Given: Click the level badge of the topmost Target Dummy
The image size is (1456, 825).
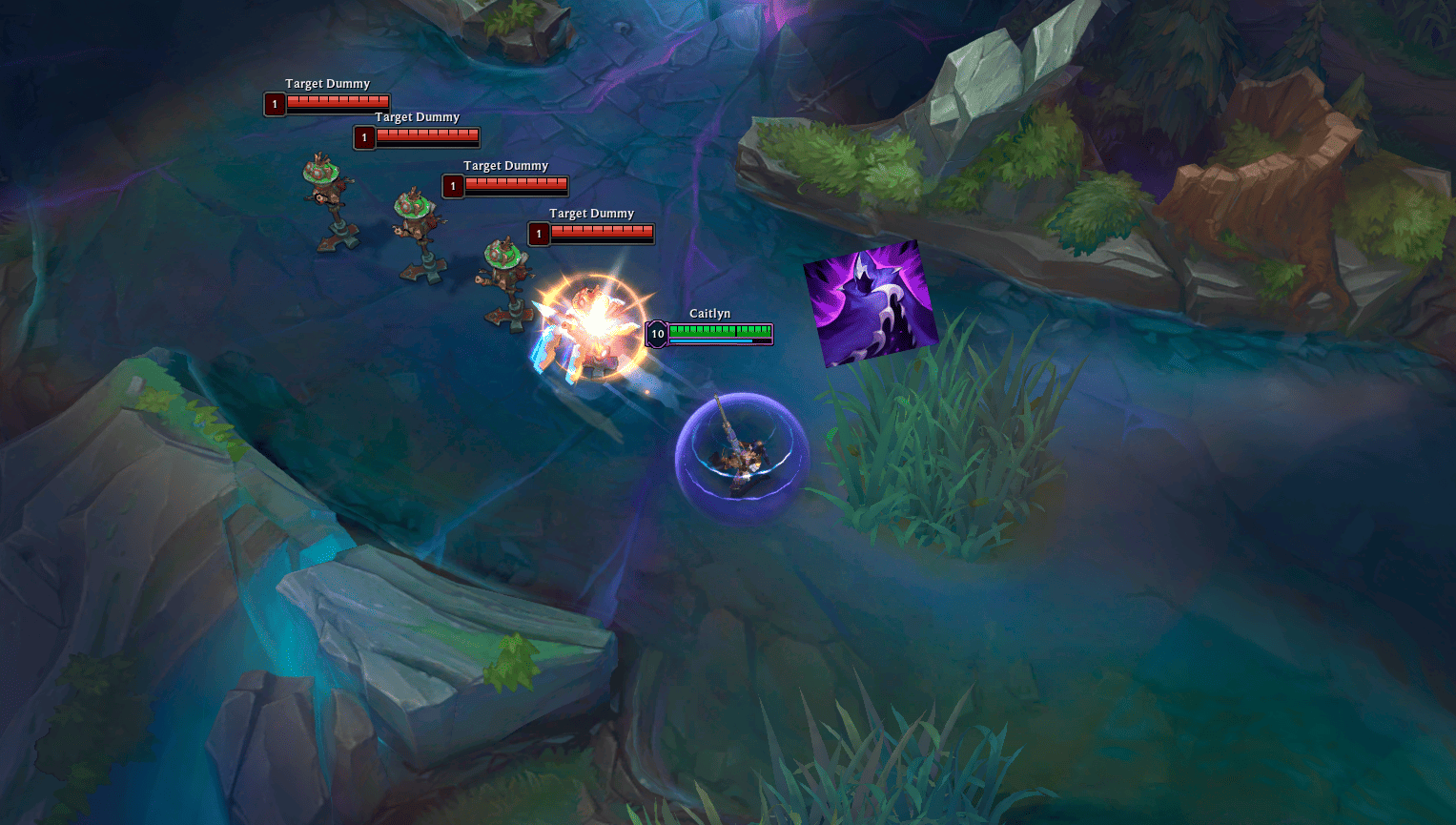Looking at the screenshot, I should click(275, 103).
